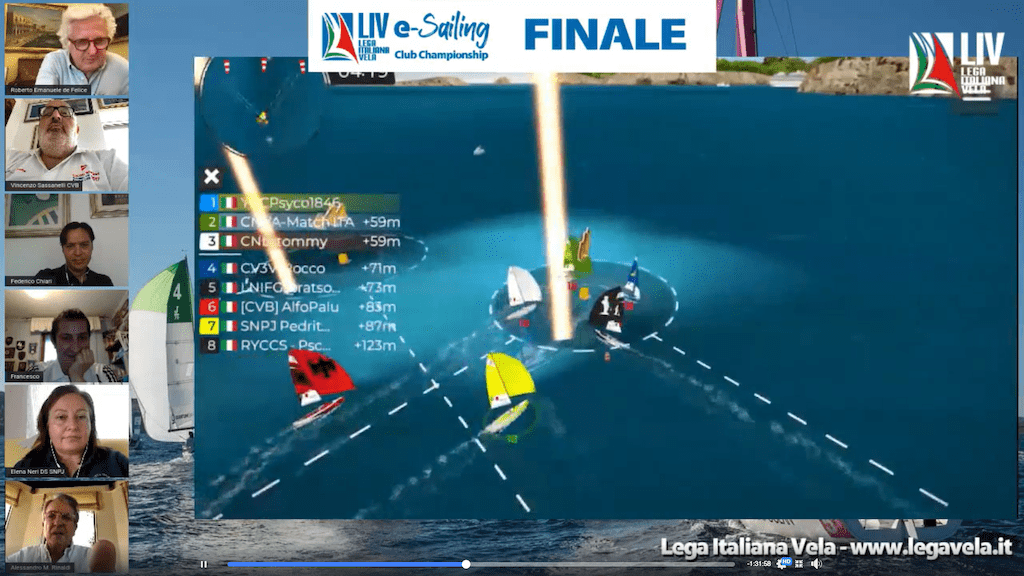This screenshot has width=1024, height=576.
Task: Select the eighth-place RYCCS leaderboard row
Action: 300,345
